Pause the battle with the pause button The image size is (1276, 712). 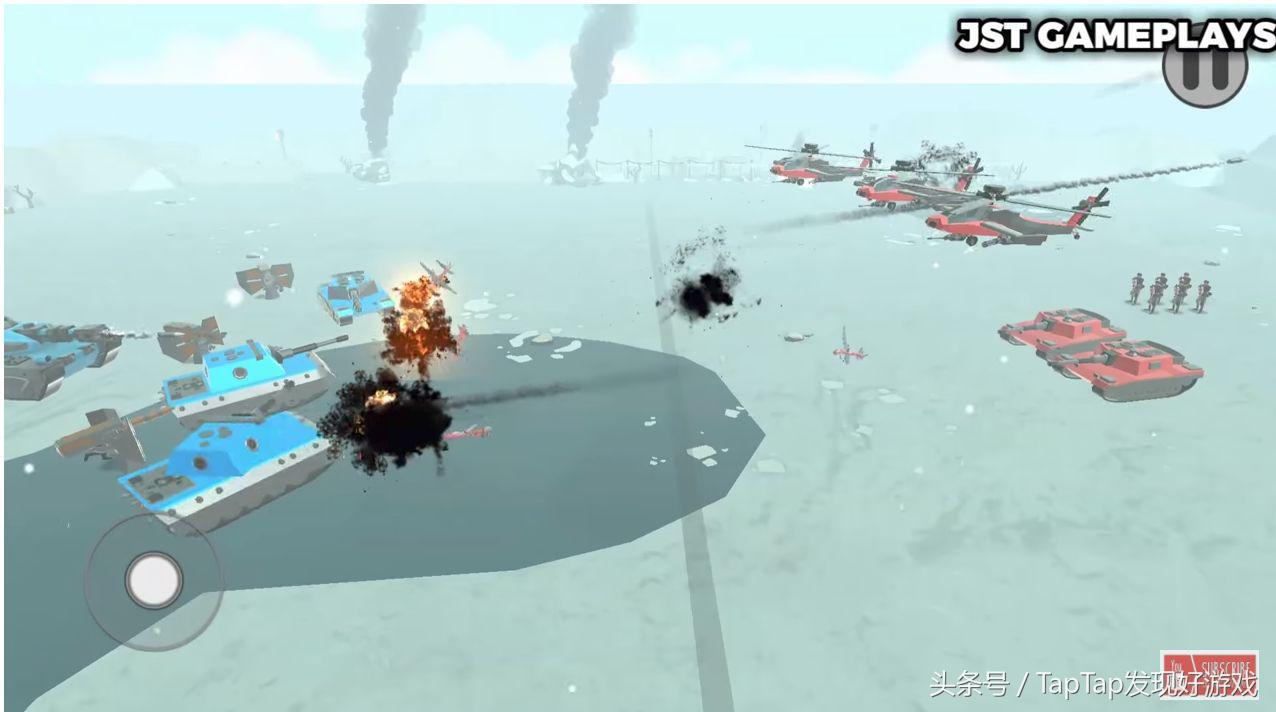tap(1204, 72)
